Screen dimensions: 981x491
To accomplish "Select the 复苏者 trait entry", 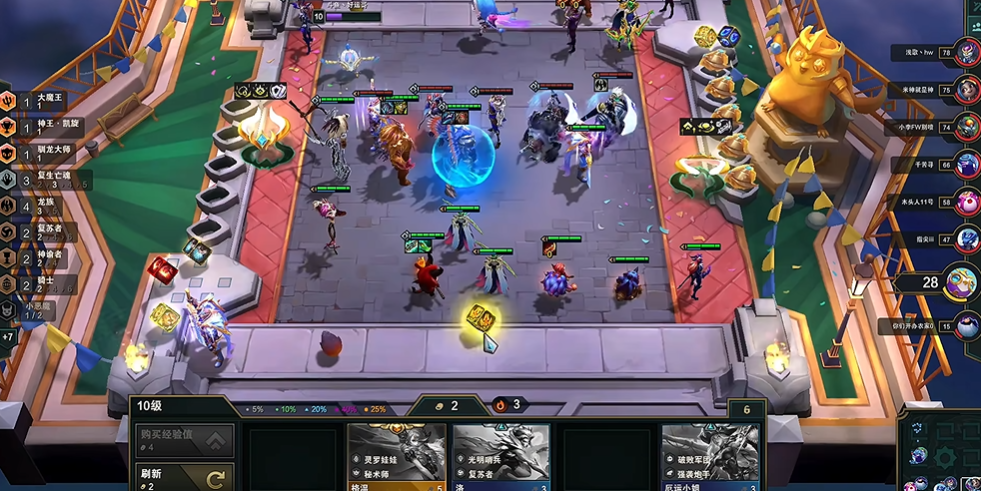I will (x=38, y=232).
